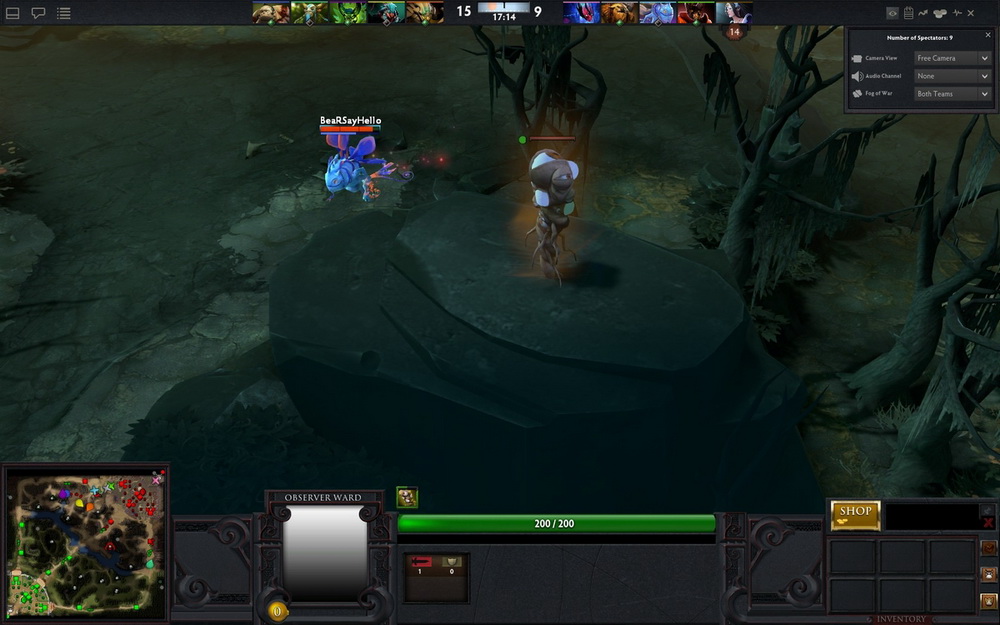
Task: Change the Audio Channel dropdown
Action: (x=952, y=76)
